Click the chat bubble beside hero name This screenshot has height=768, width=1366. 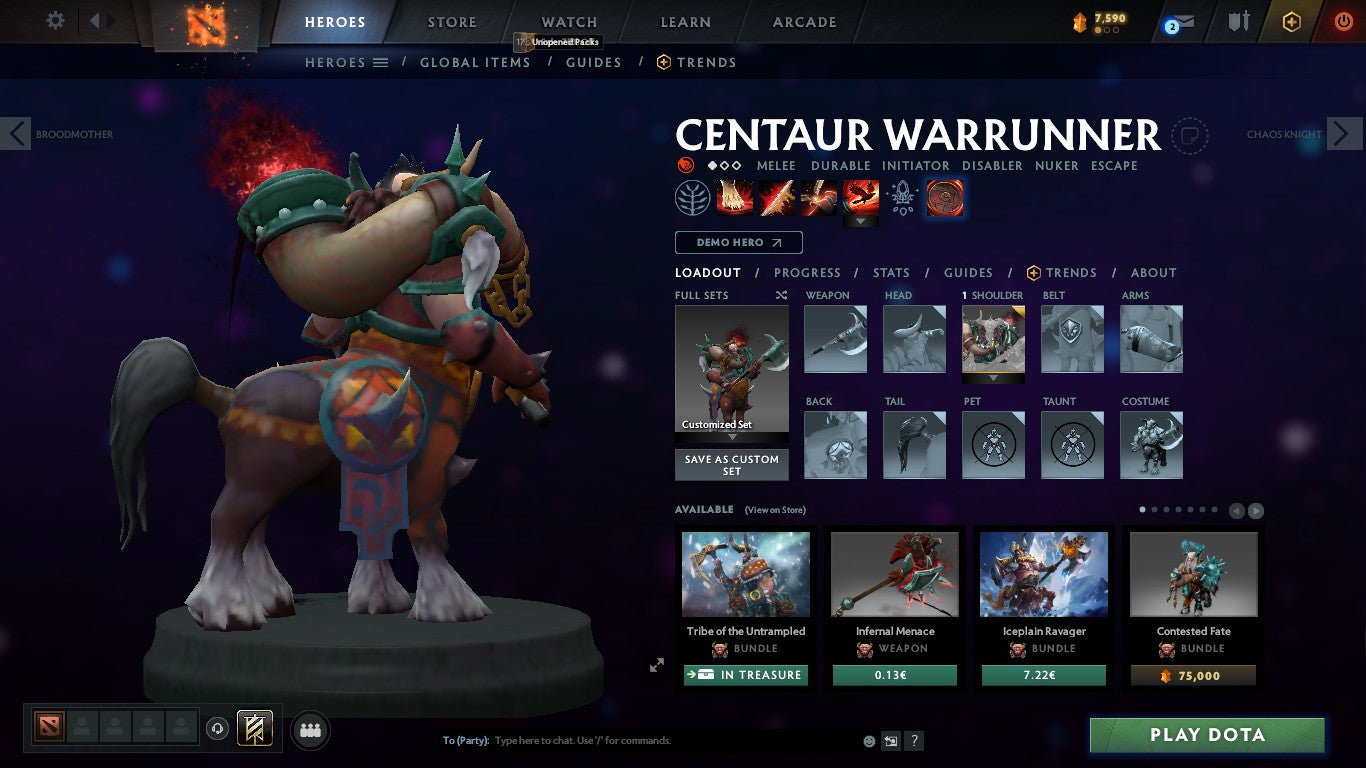(x=1189, y=135)
